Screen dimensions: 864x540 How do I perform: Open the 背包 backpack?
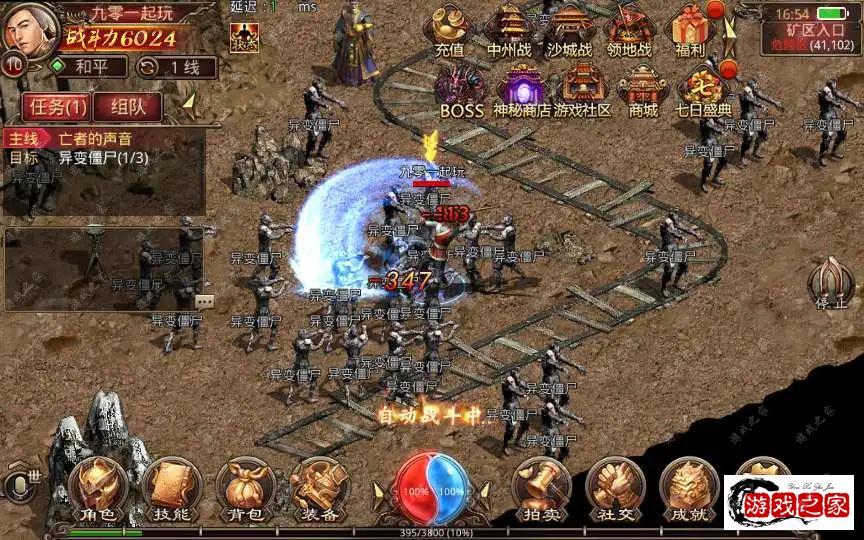coord(245,492)
